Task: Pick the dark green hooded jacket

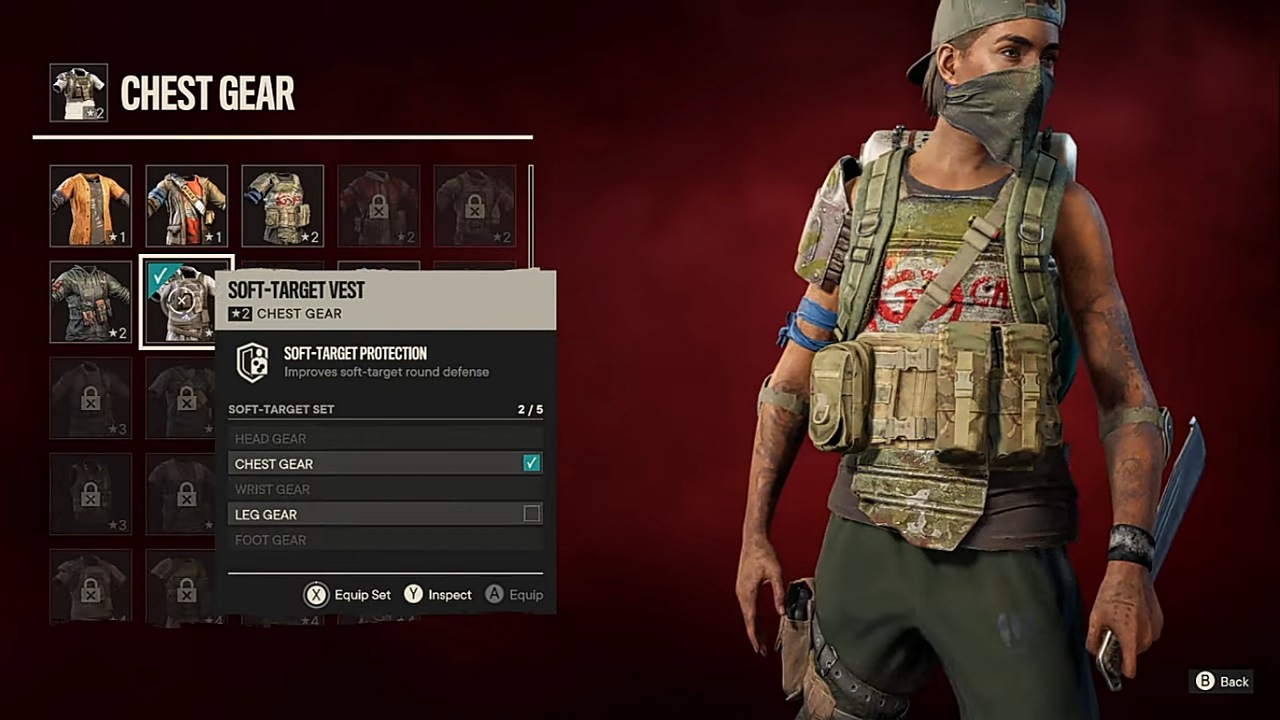Action: pyautogui.click(x=91, y=302)
